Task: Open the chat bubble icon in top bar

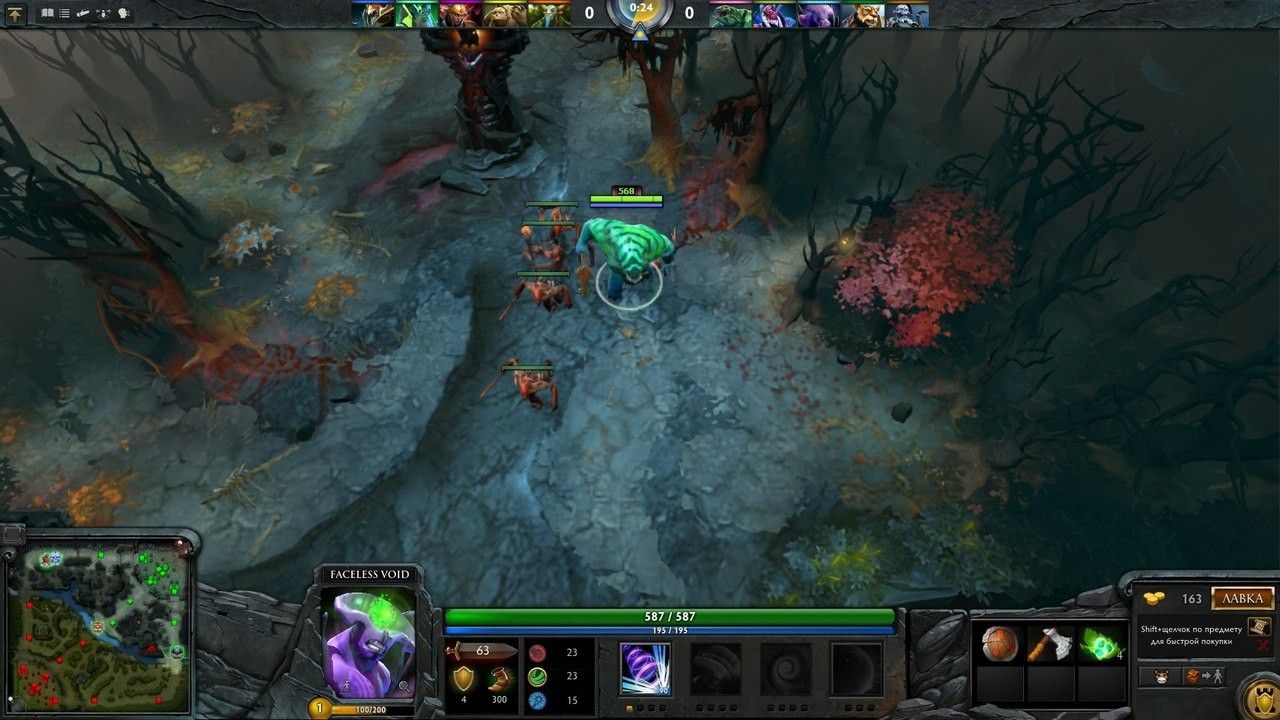Action: (x=124, y=14)
